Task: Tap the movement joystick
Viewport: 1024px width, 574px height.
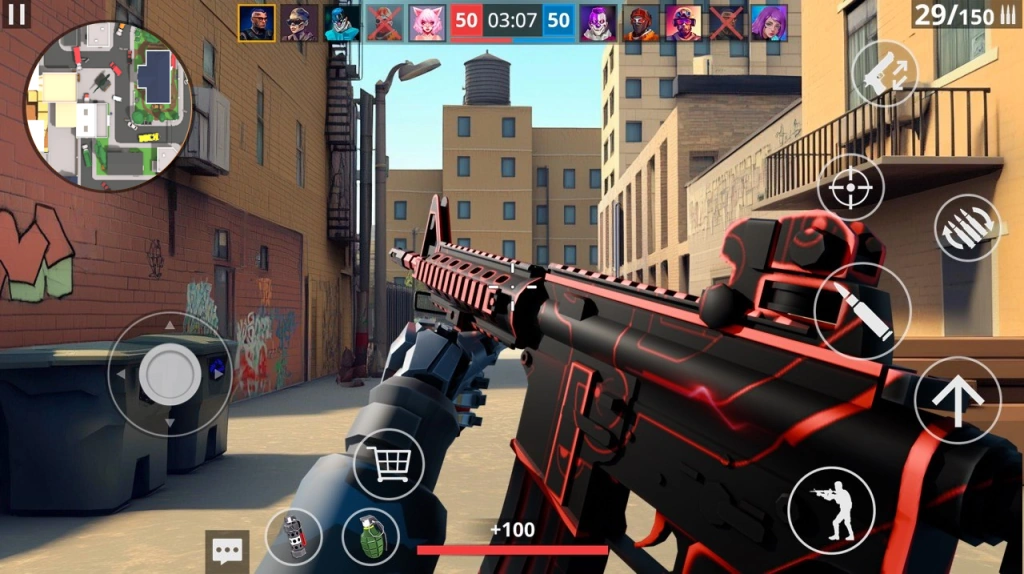Action: tap(170, 374)
